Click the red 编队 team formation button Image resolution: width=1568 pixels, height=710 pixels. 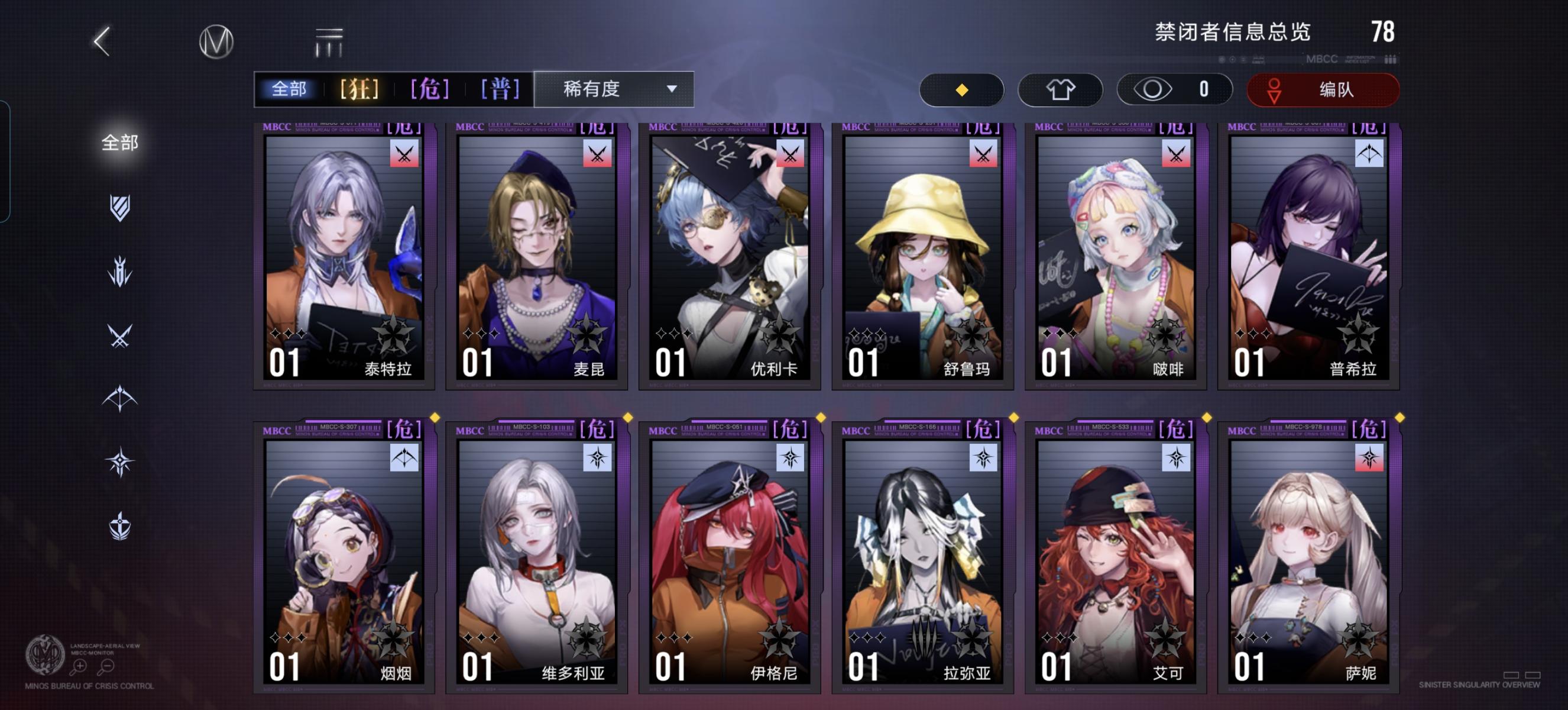point(1322,89)
